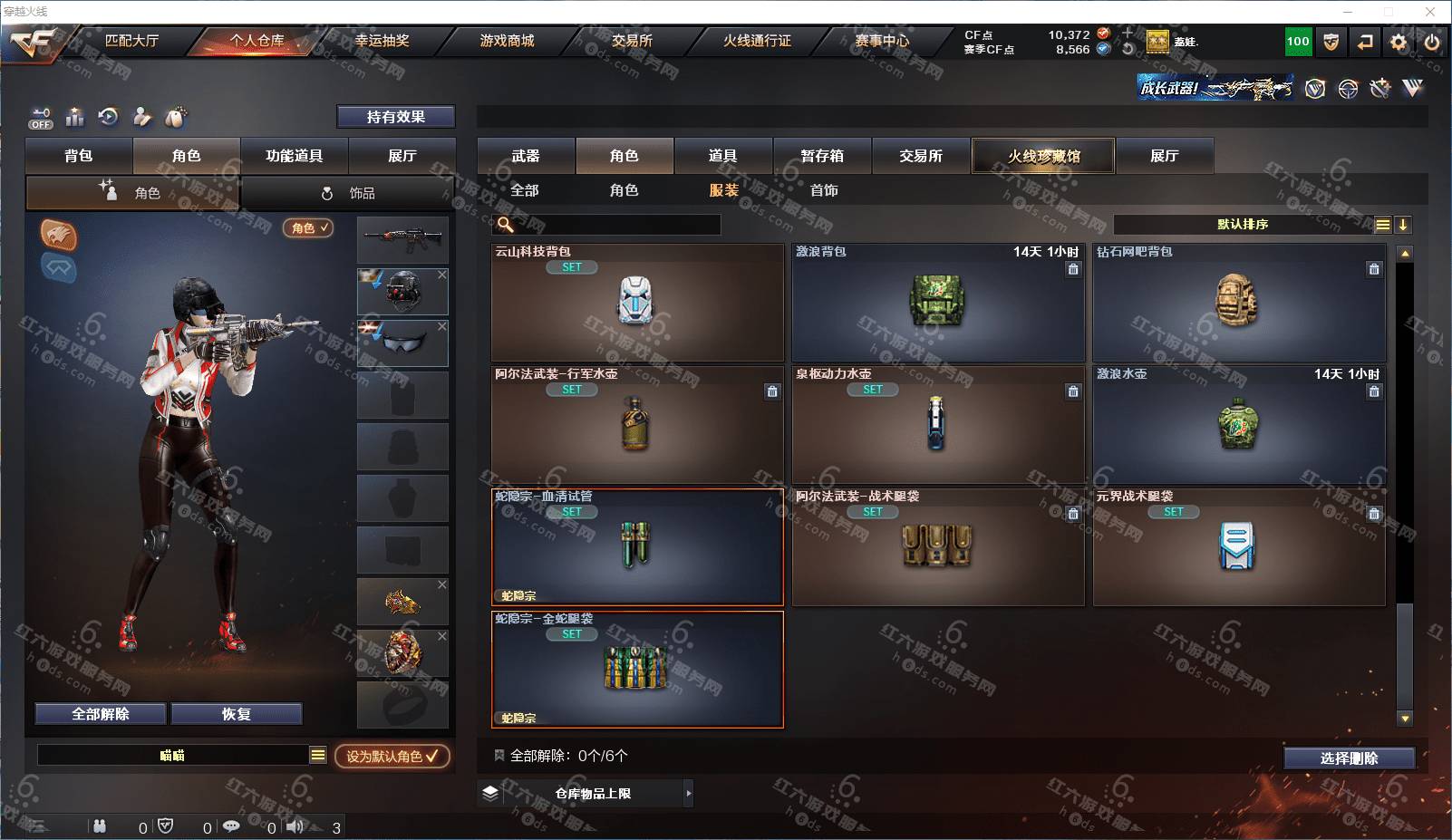Go to 游戏商城 game shop
The height and width of the screenshot is (840, 1452).
(x=507, y=41)
